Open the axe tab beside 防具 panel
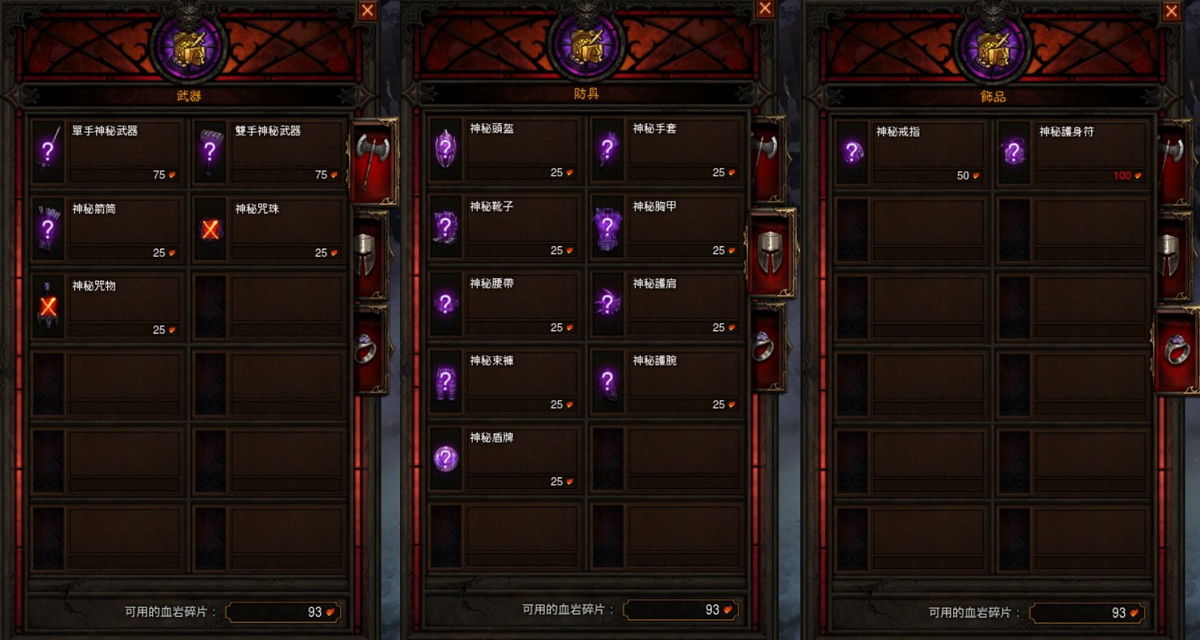Screen dimensions: 1200x640 pyautogui.click(x=767, y=160)
